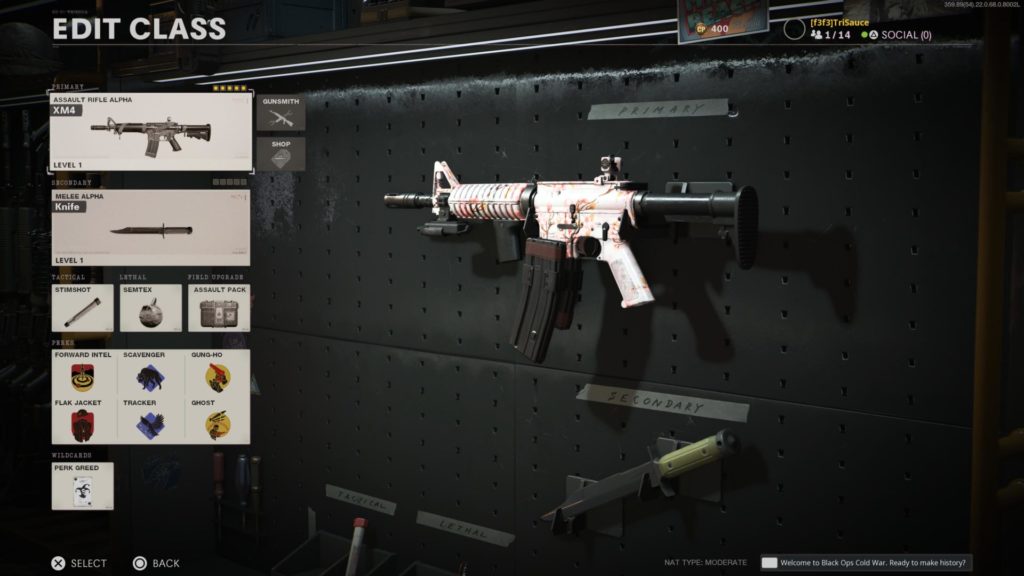
Task: Select the Perk Greed wildcard
Action: 82,486
